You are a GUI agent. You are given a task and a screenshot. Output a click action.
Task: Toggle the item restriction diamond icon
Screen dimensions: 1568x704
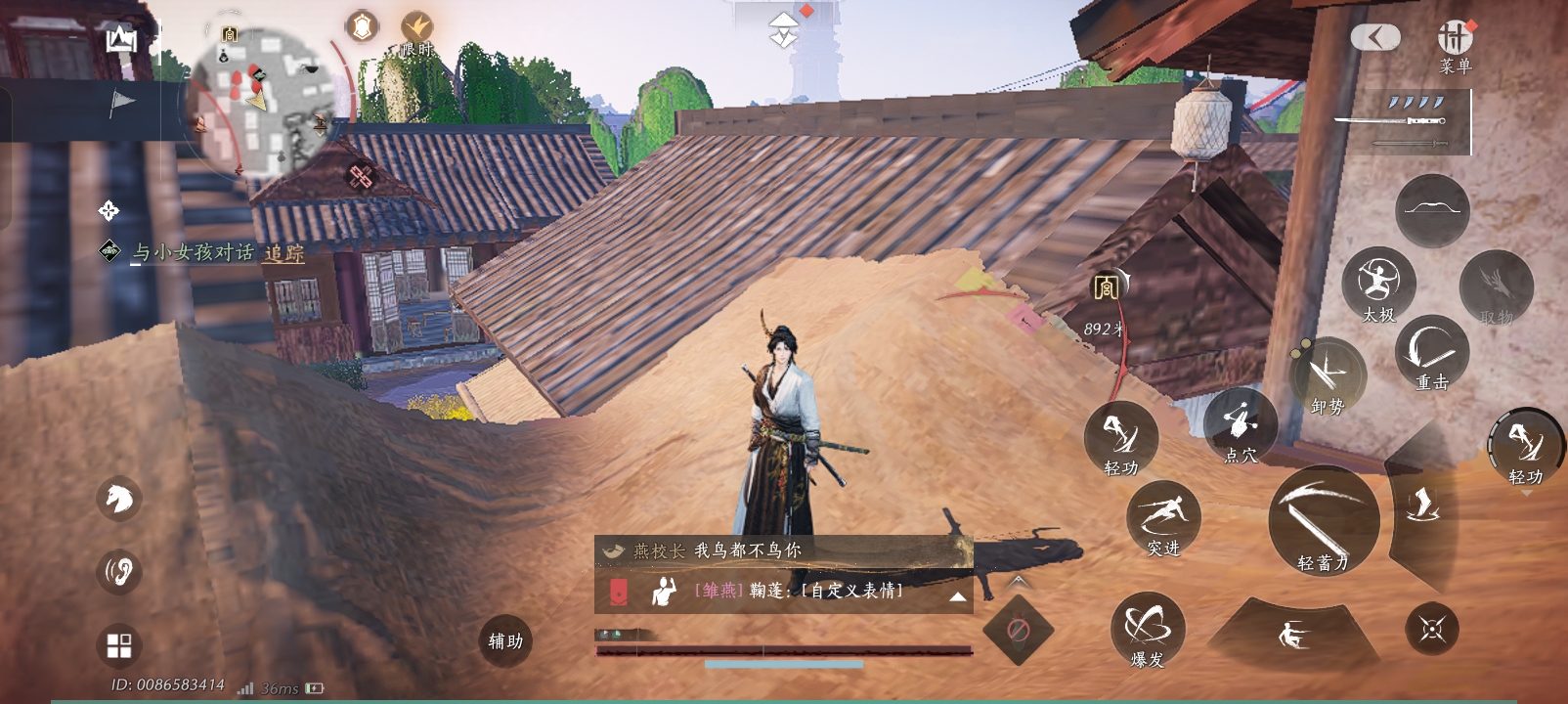[1021, 631]
